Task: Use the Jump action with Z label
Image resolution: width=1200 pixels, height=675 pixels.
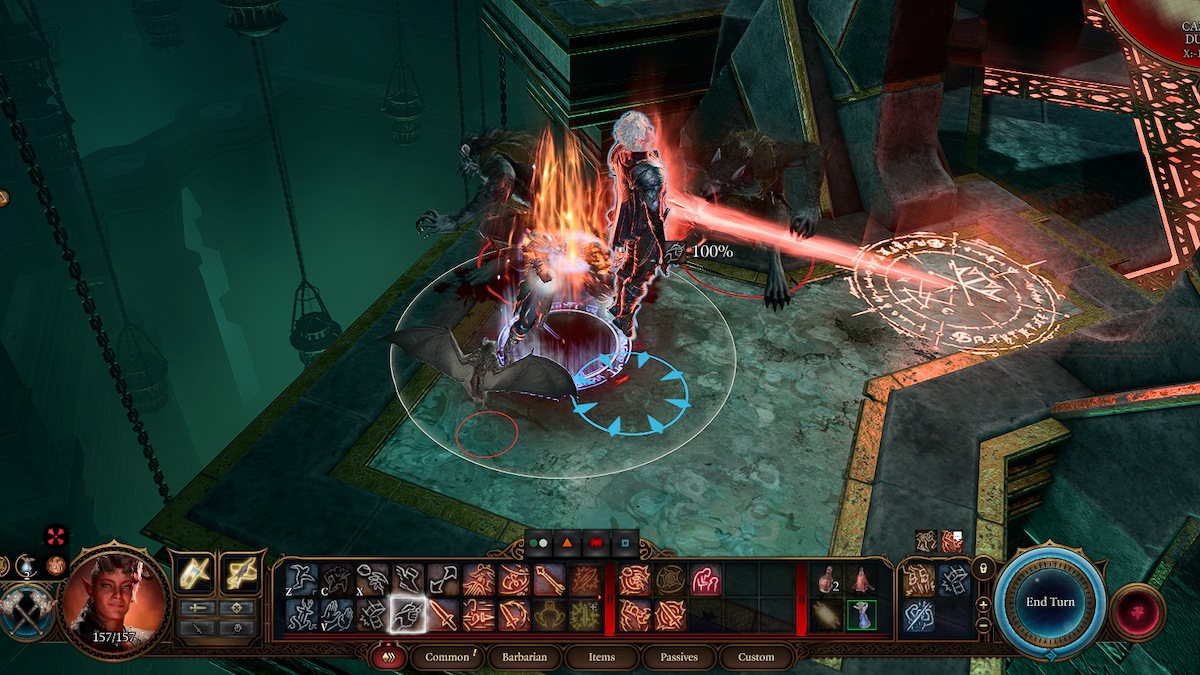Action: pyautogui.click(x=301, y=580)
